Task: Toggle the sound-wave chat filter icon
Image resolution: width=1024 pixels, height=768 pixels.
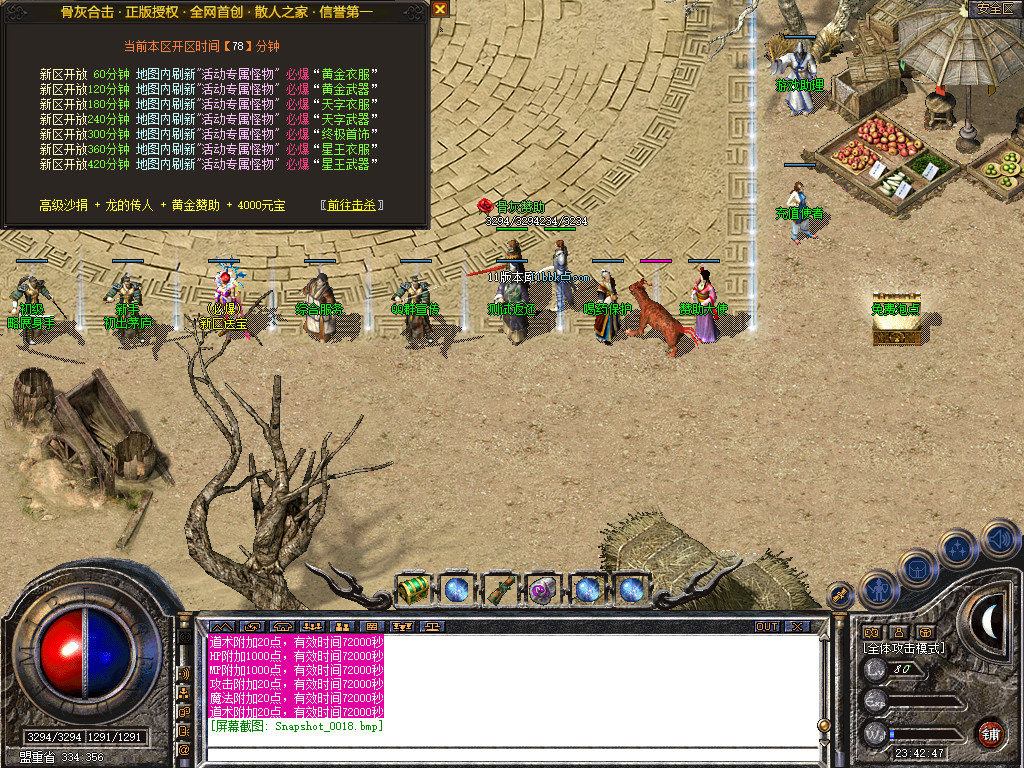Action: point(185,674)
